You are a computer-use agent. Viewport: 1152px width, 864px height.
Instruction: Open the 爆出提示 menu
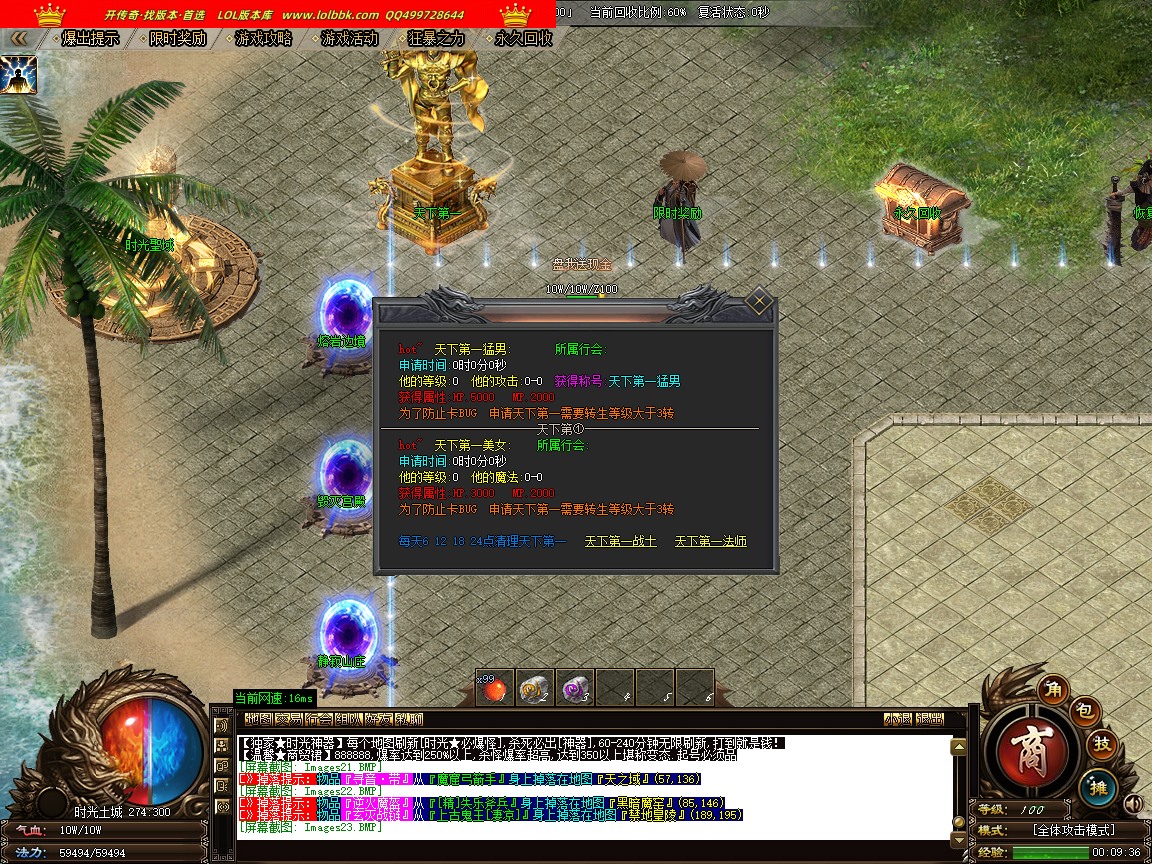point(90,39)
